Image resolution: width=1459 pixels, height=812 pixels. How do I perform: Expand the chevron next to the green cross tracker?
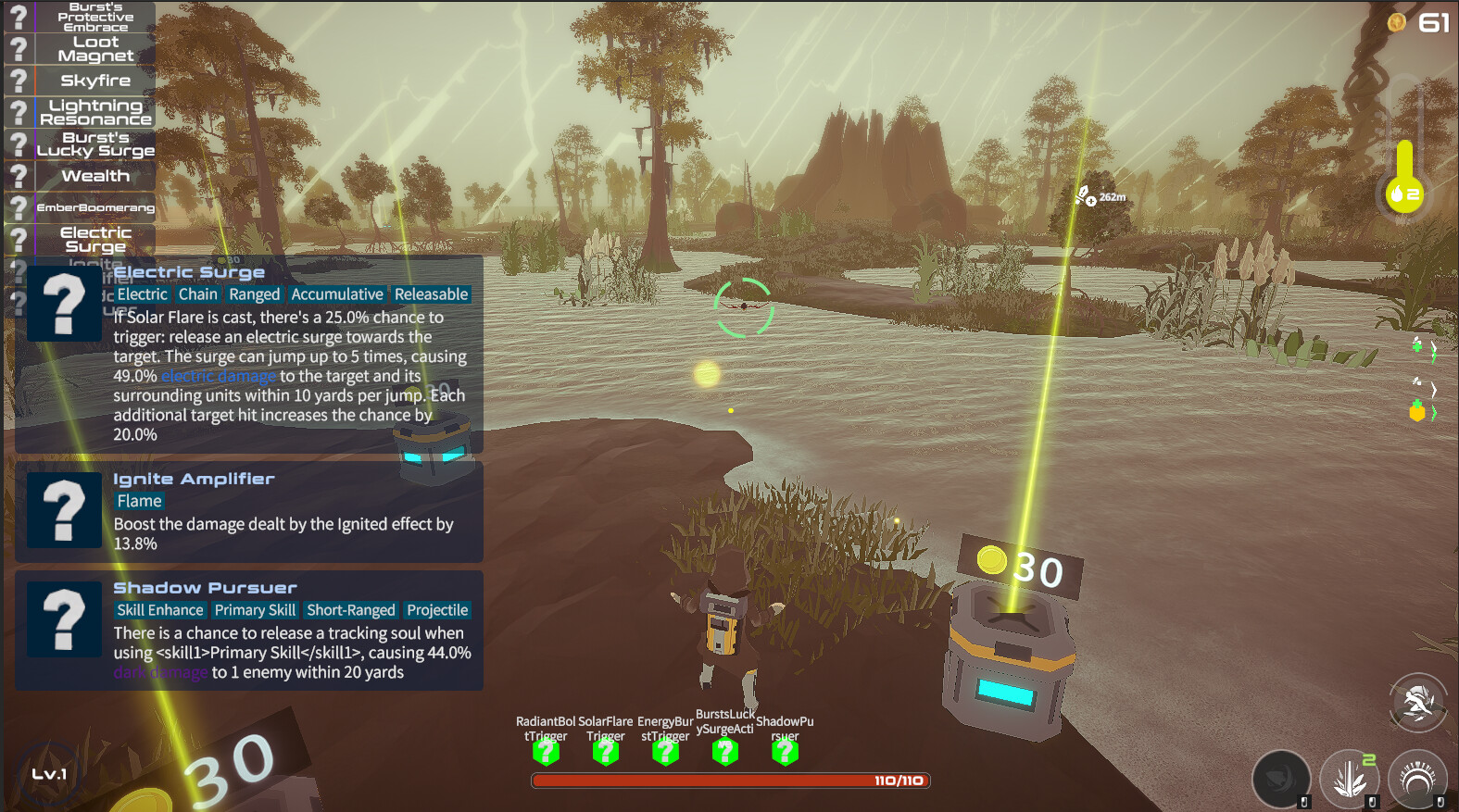pyautogui.click(x=1433, y=350)
